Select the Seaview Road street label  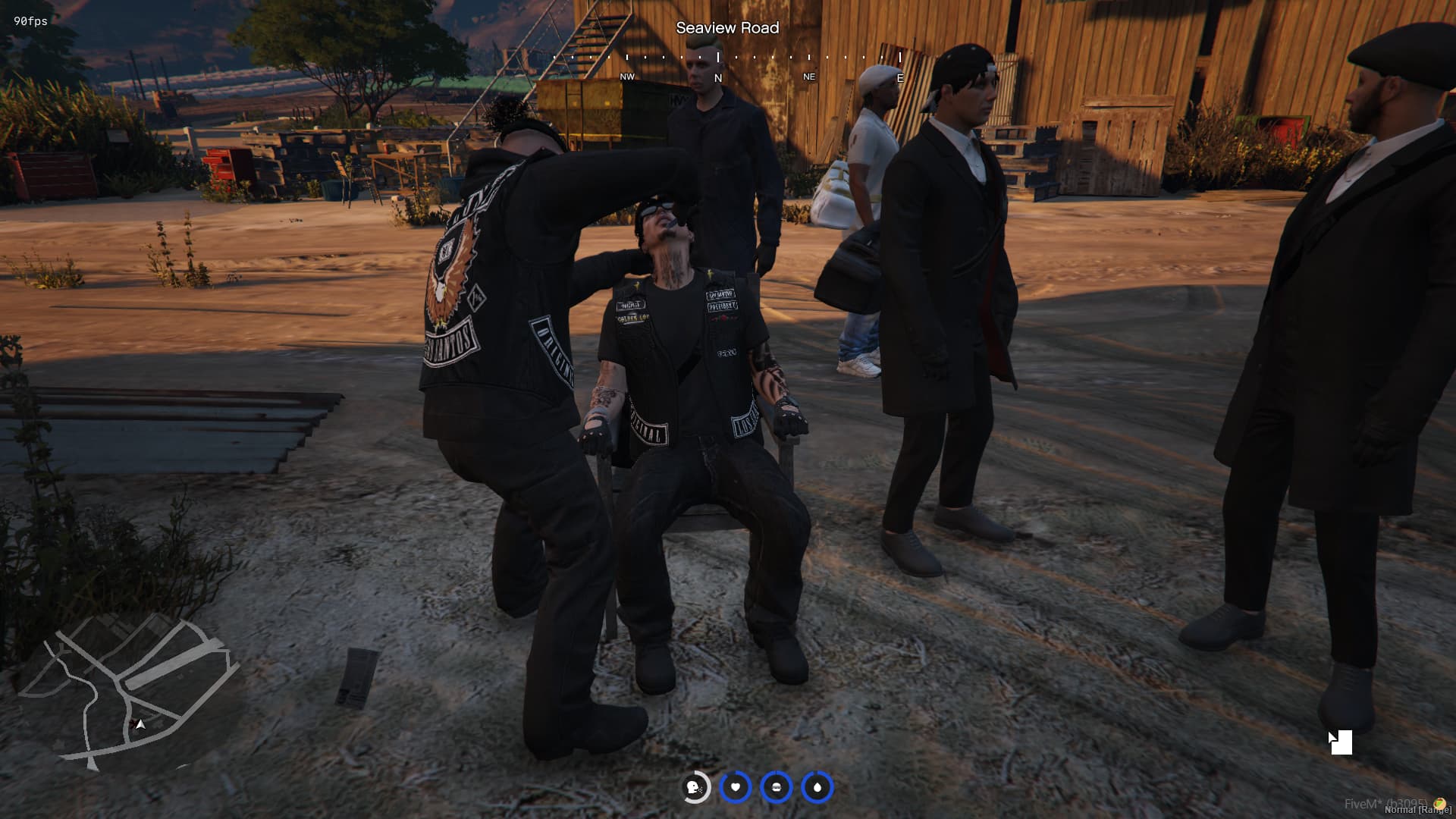728,28
